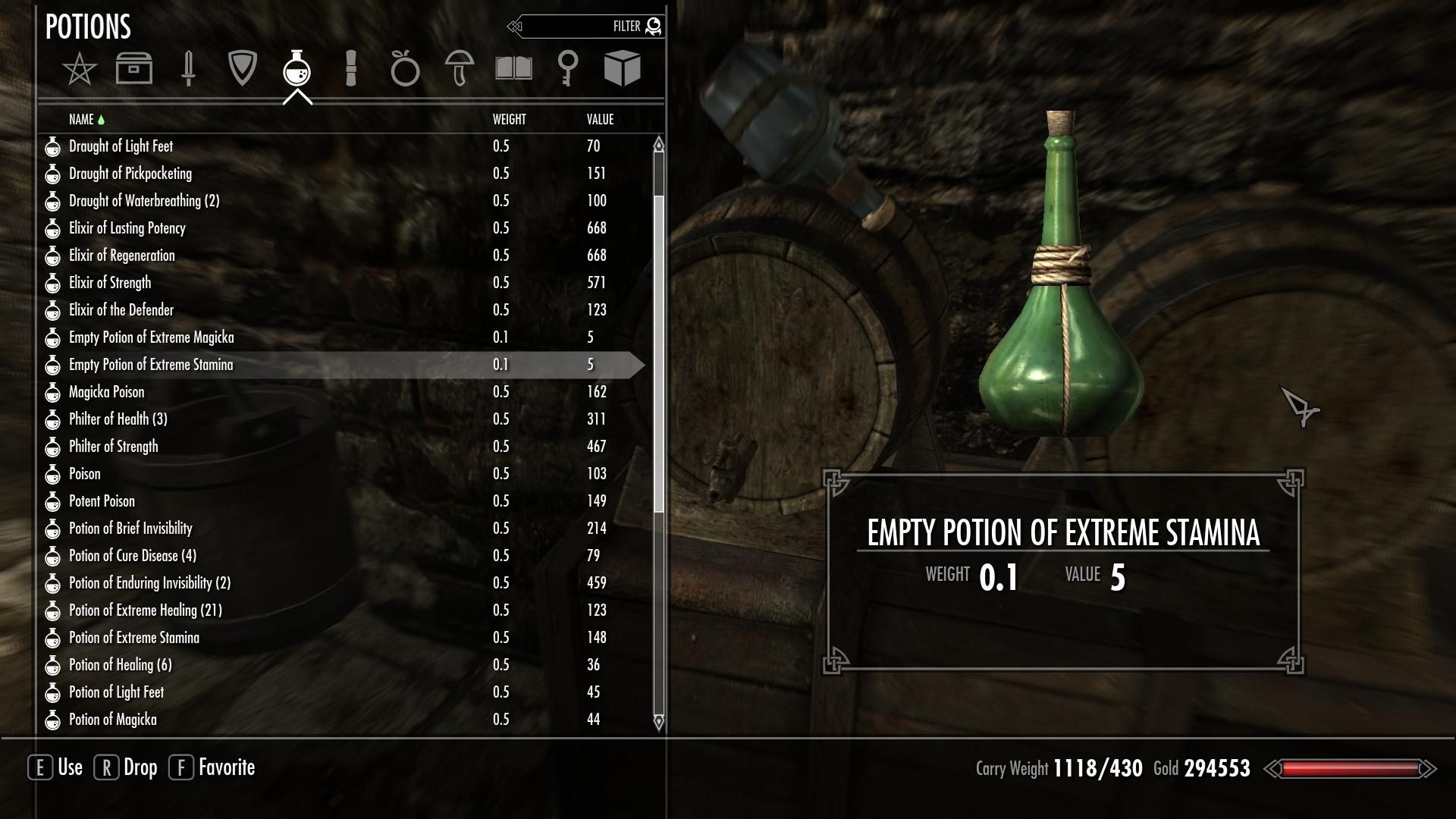Sort potions by Weight column
1456x819 pixels.
(509, 120)
